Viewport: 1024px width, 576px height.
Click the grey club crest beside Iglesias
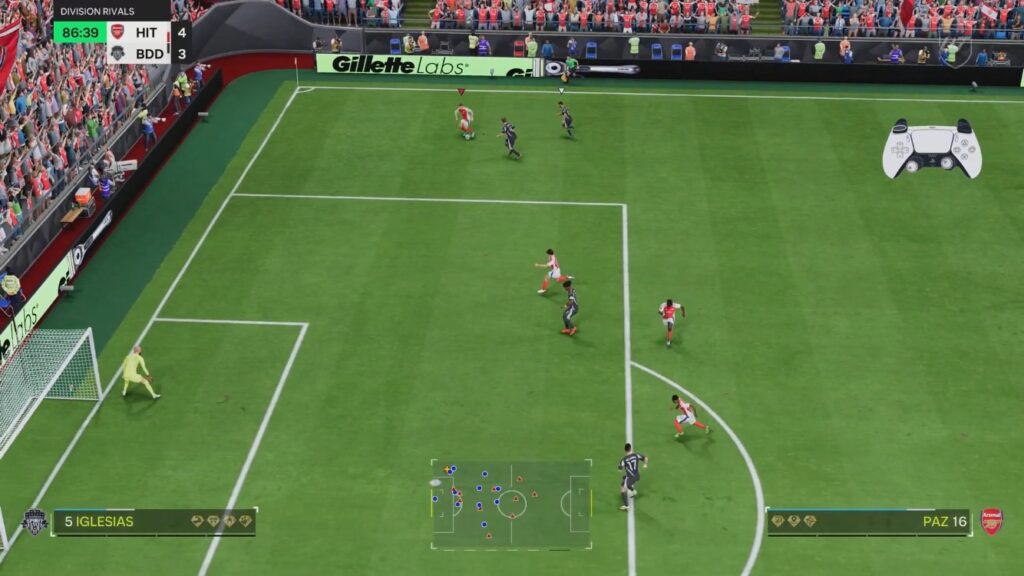[x=34, y=522]
